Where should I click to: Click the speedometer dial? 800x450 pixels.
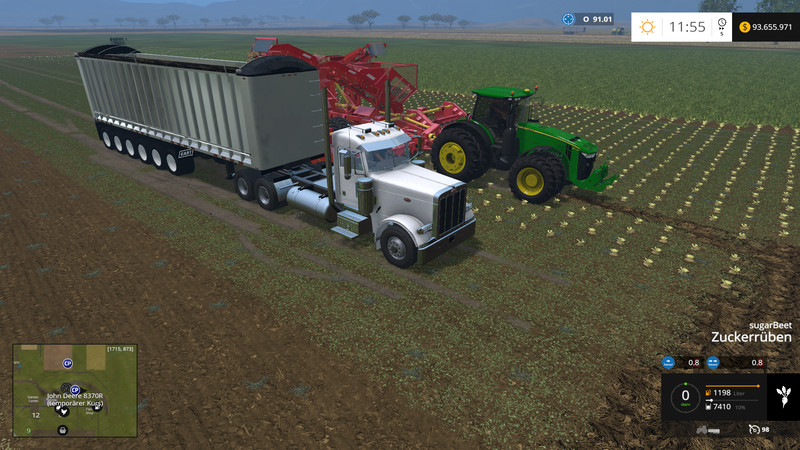coord(685,397)
